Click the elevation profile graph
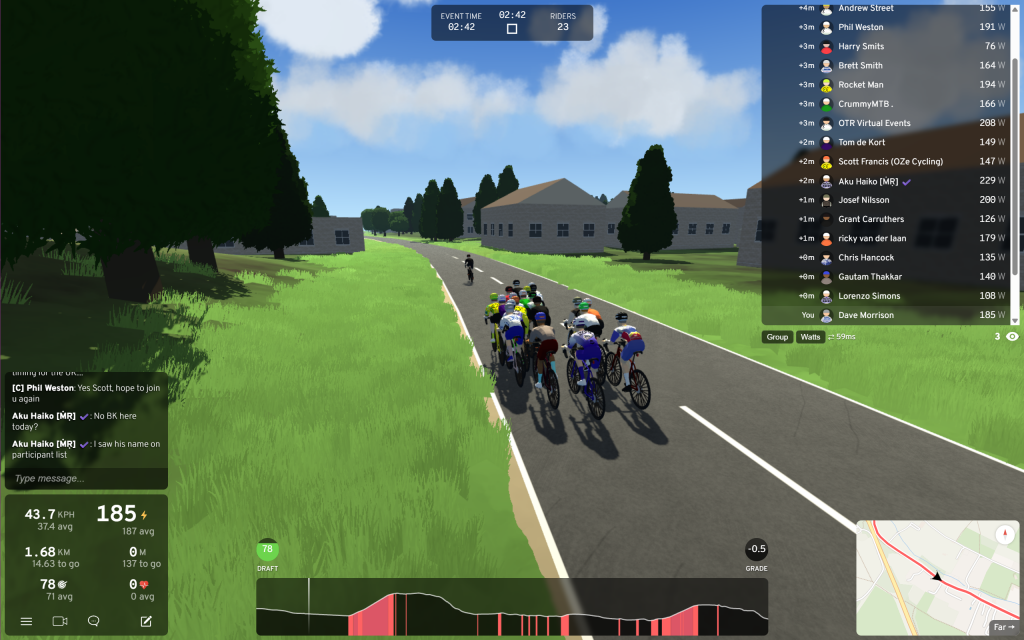 tap(512, 608)
